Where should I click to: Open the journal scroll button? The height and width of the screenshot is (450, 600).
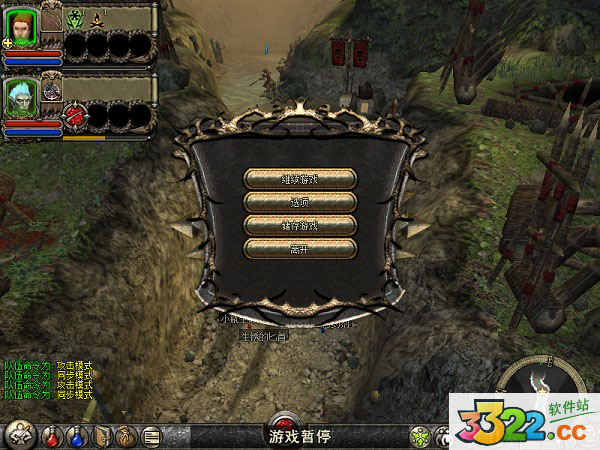point(152,436)
